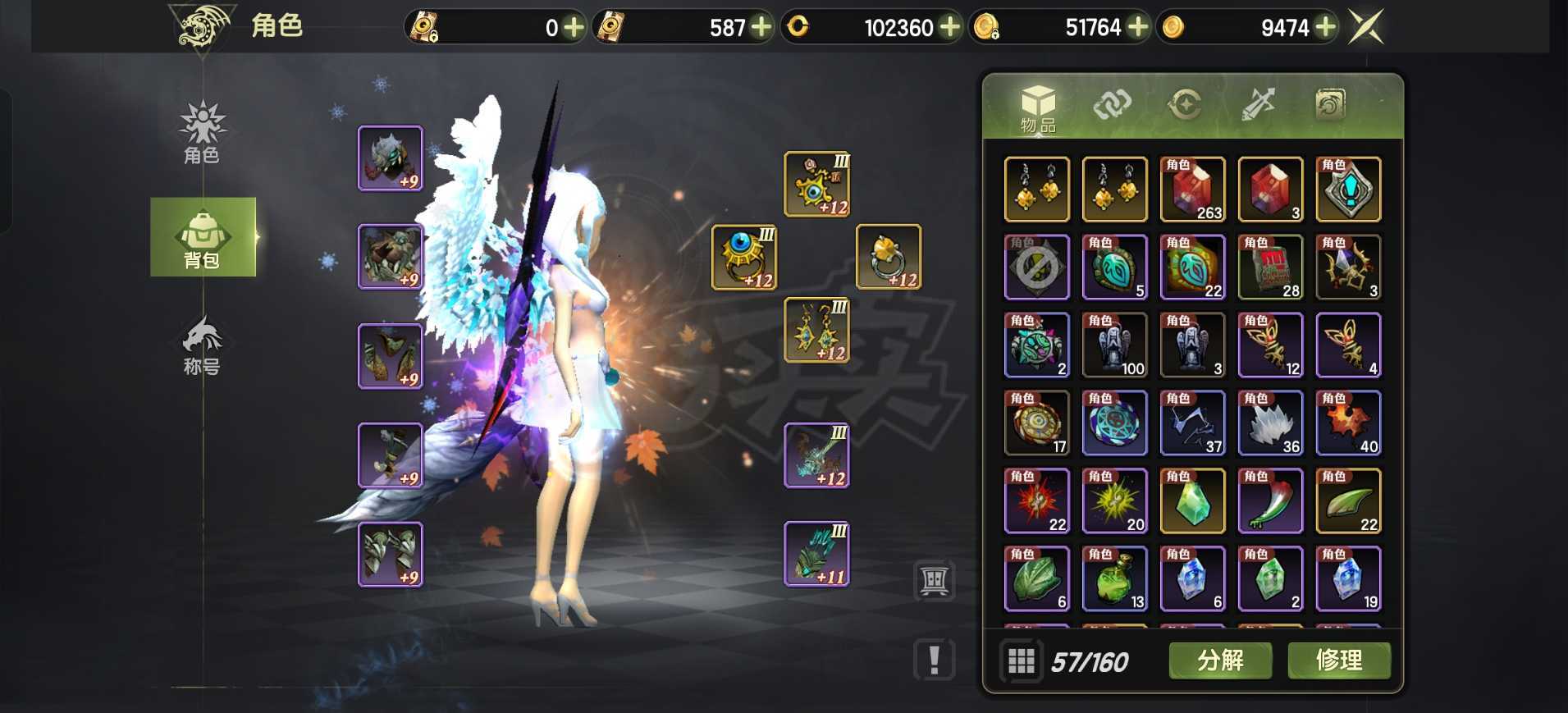Switch to the chain link inventory tab
The image size is (1568, 713).
tap(1112, 105)
